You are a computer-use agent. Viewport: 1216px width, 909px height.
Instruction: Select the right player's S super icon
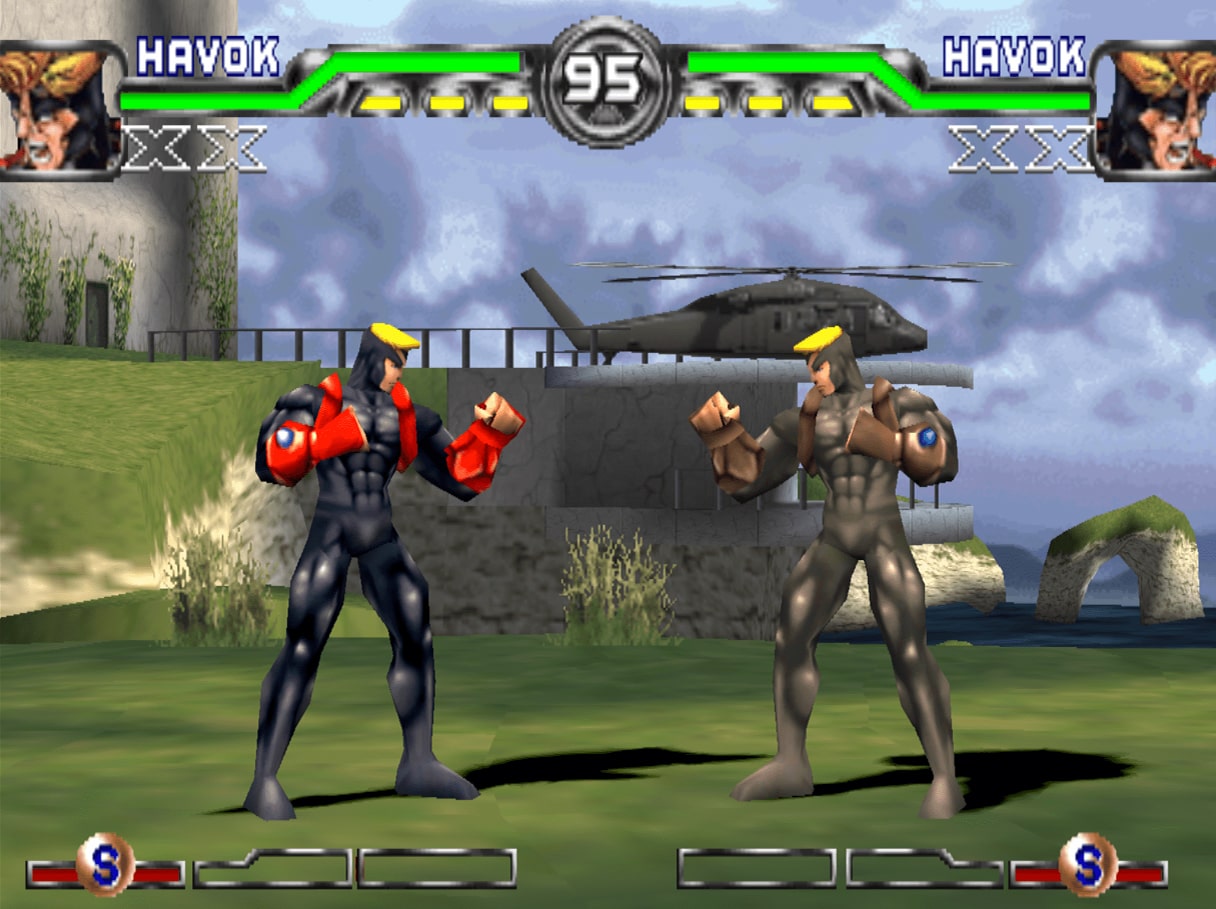point(1088,864)
